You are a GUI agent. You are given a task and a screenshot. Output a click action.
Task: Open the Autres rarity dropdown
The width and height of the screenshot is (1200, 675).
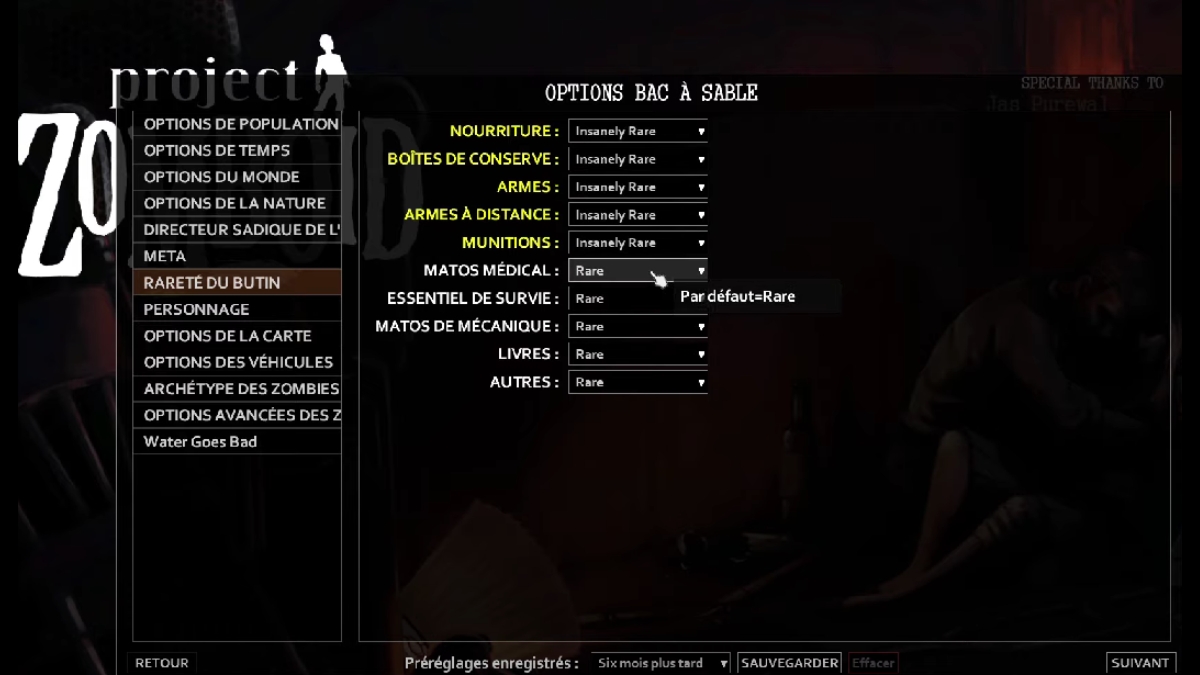pyautogui.click(x=638, y=382)
